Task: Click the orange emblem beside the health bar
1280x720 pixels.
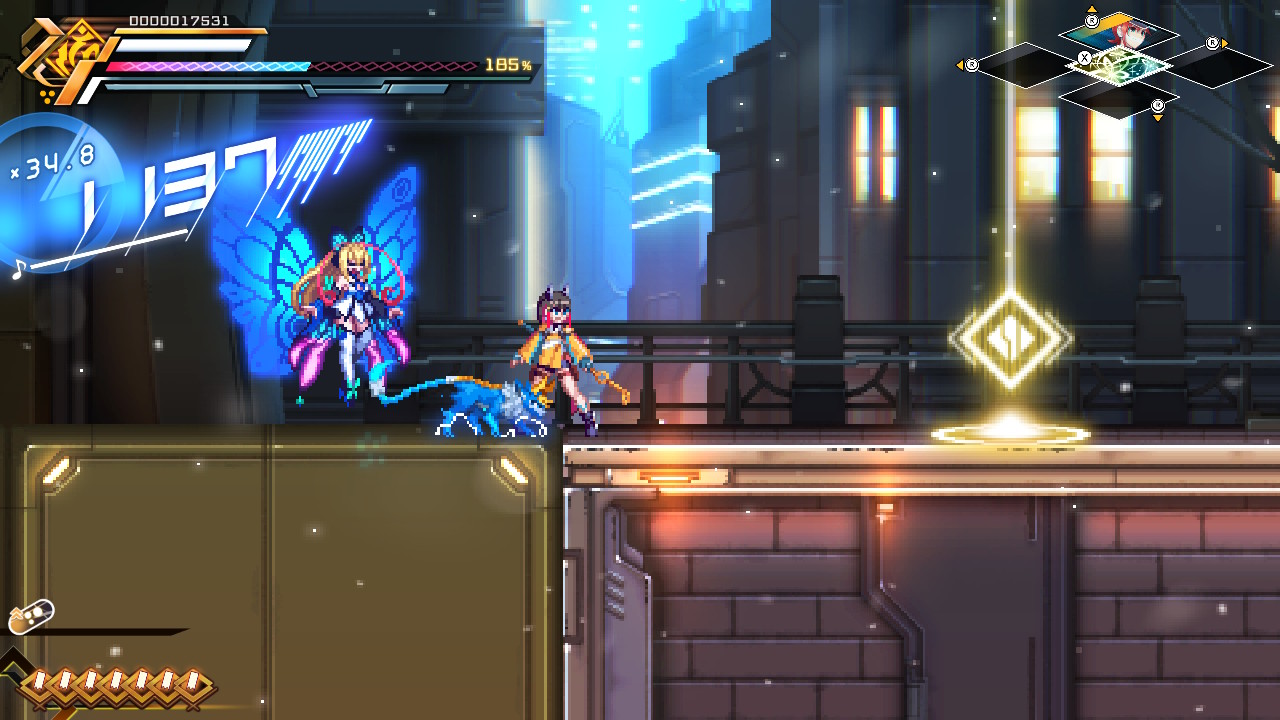Action: pos(57,60)
